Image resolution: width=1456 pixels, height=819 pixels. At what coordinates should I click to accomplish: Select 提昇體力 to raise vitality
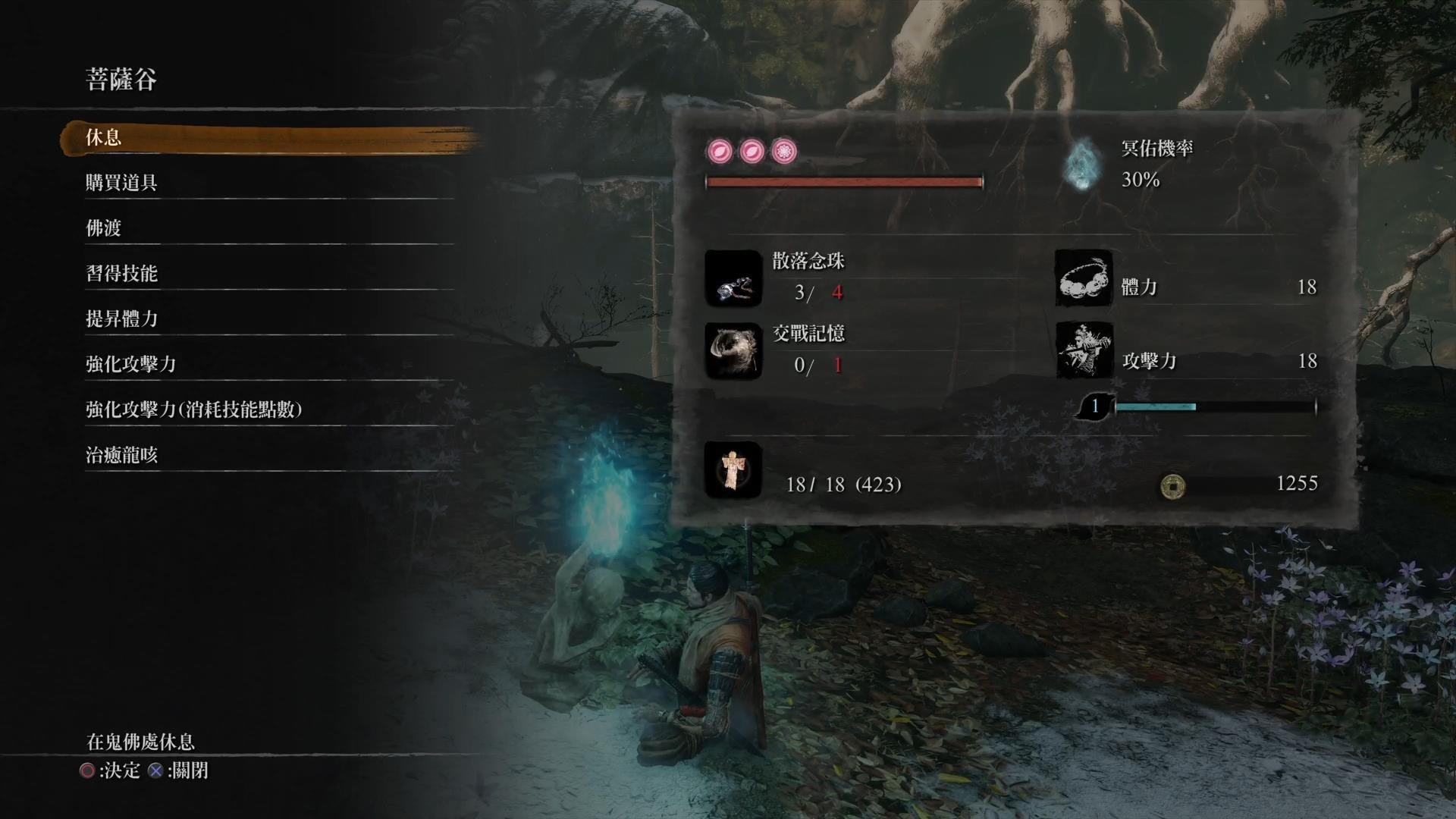[121, 319]
